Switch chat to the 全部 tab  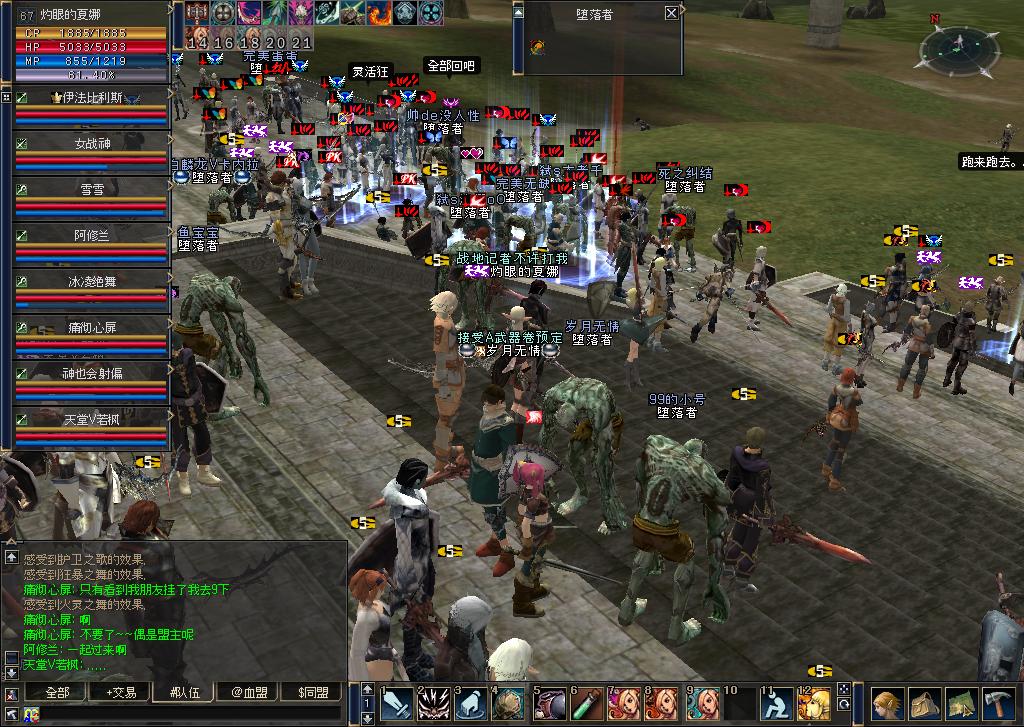[x=58, y=692]
